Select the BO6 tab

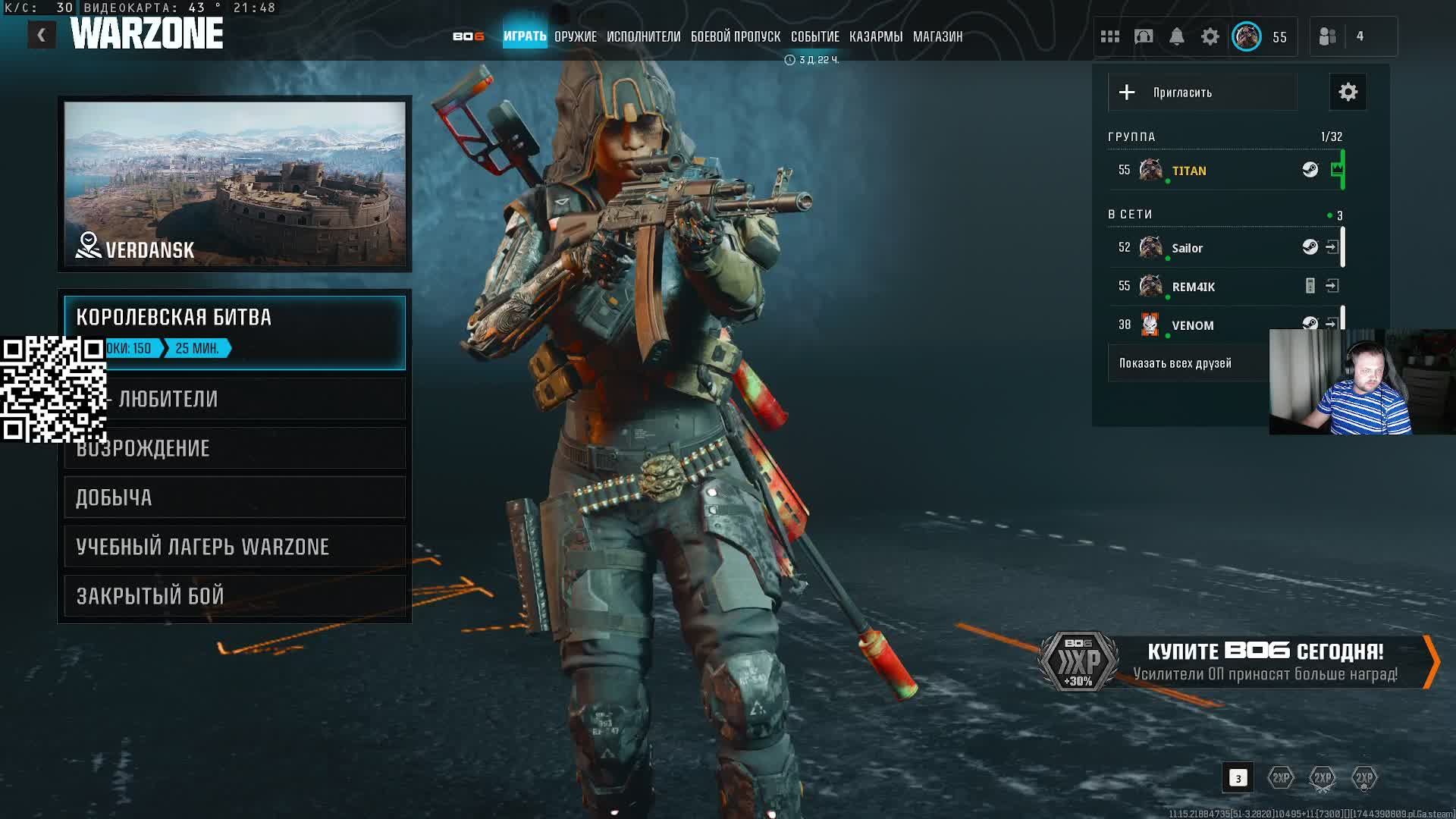(x=468, y=36)
